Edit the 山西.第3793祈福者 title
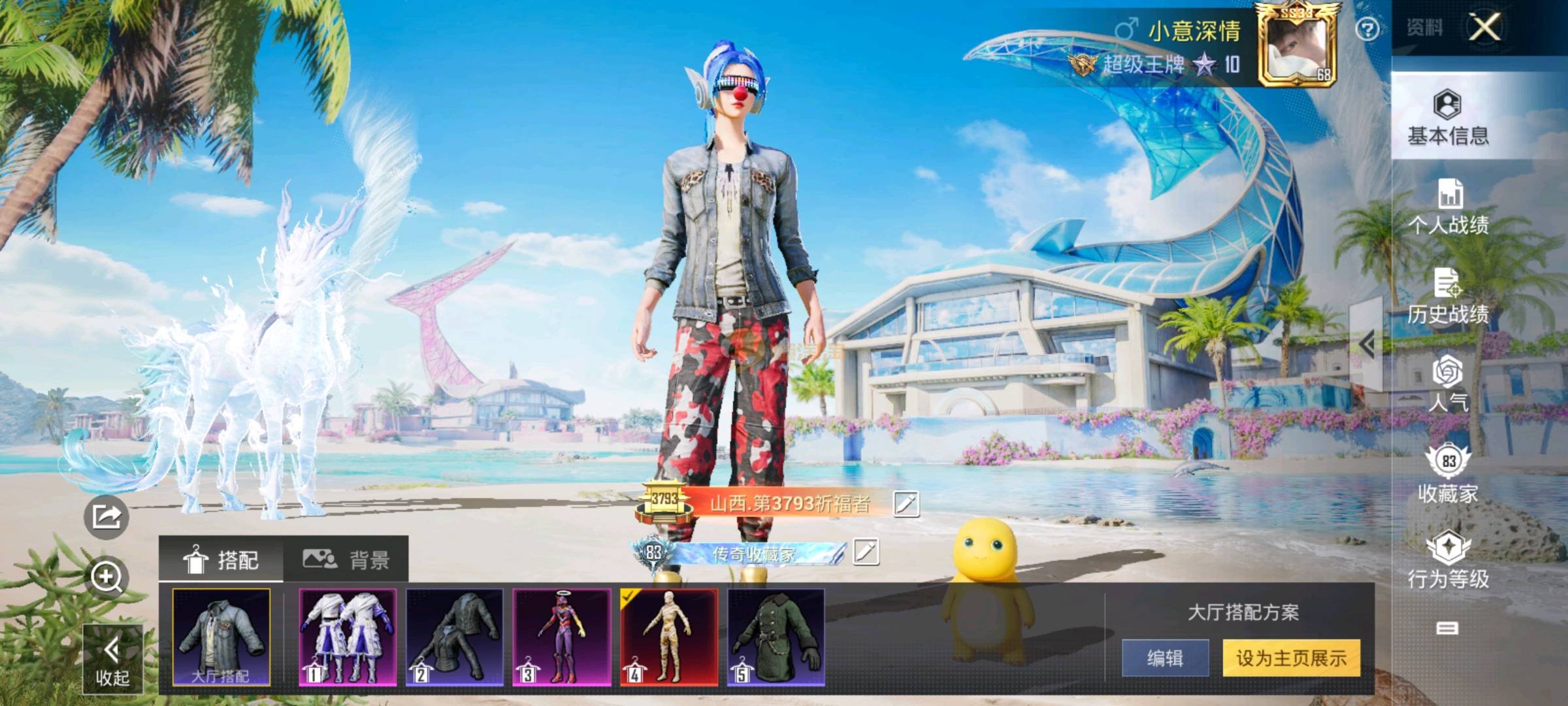The width and height of the screenshot is (1568, 706). (x=906, y=504)
